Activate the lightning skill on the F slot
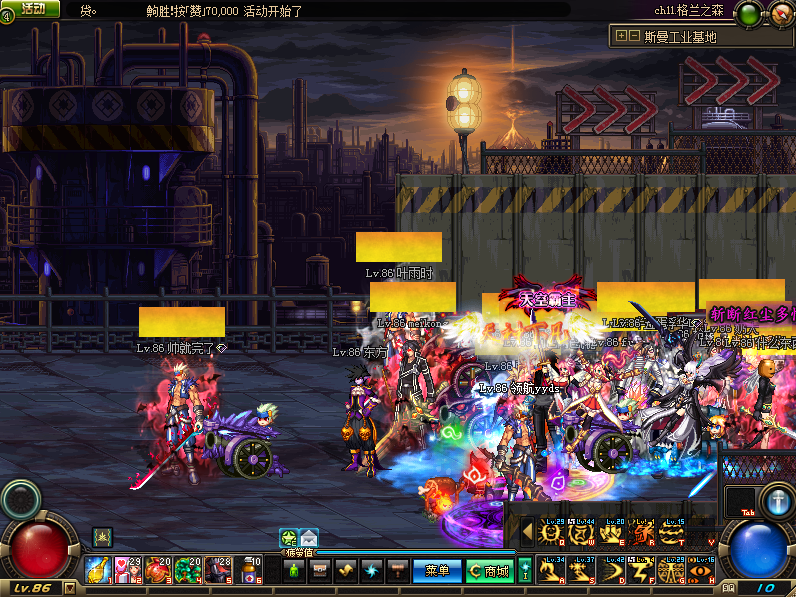Viewport: 796px width, 597px height. point(641,571)
